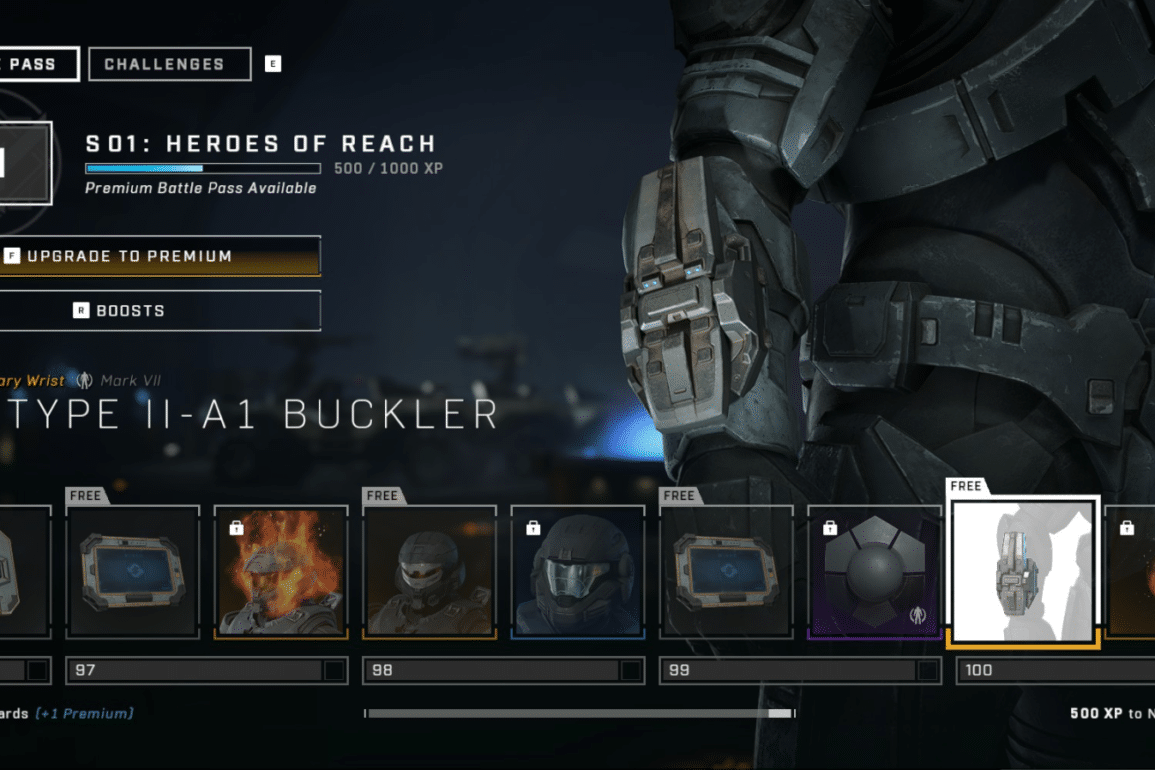The height and width of the screenshot is (770, 1155).
Task: Click the rewards horizontal scrollbar thumb
Action: [779, 714]
